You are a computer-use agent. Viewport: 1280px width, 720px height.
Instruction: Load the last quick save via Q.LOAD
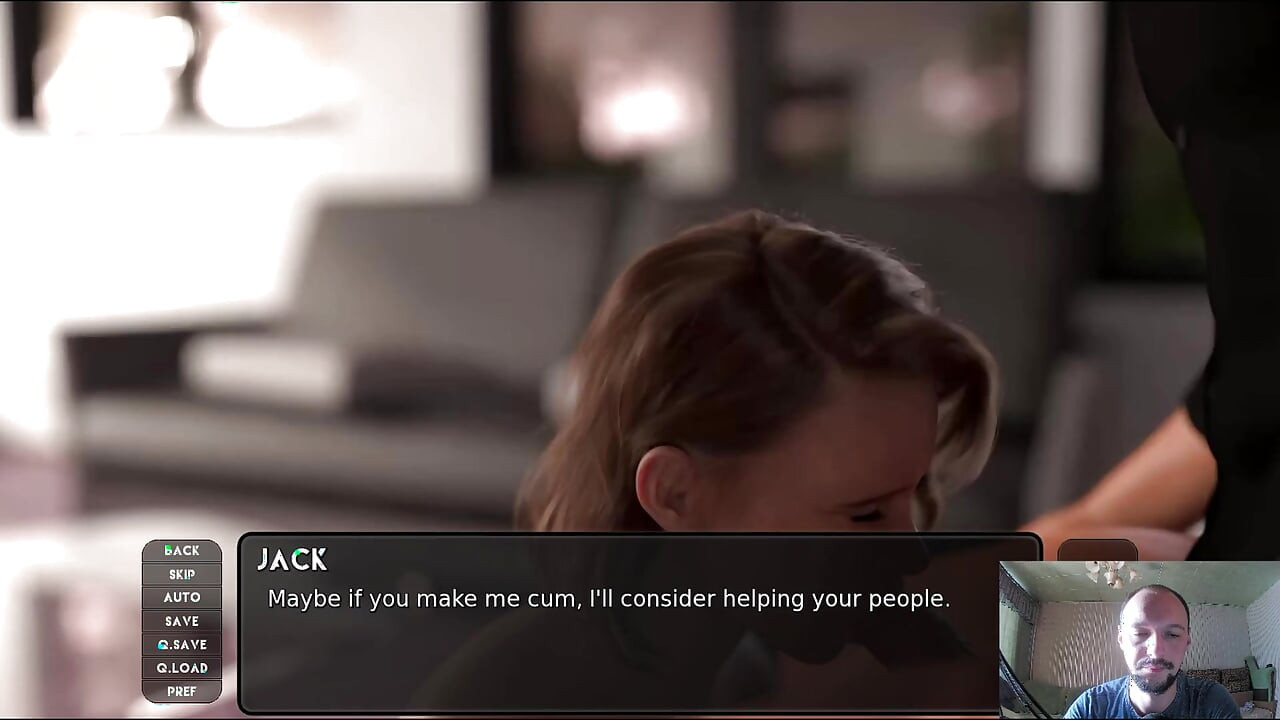(181, 668)
